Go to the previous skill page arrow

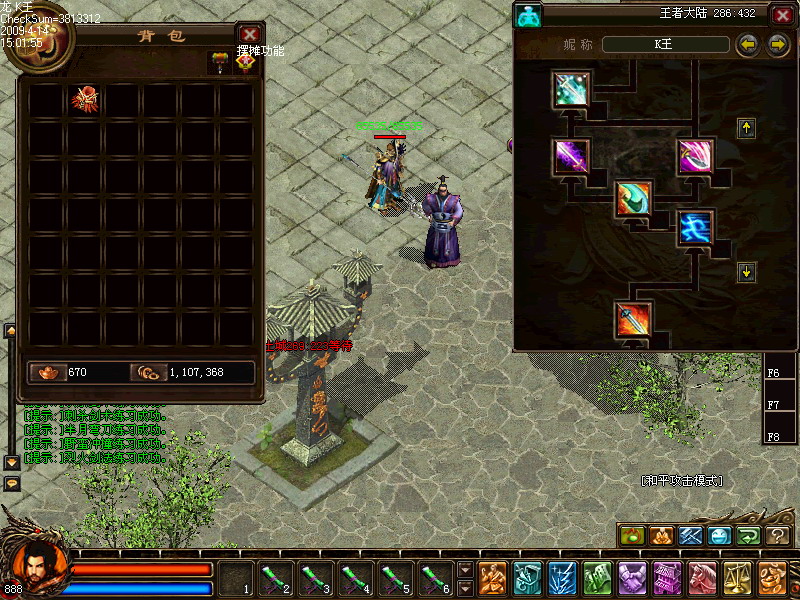pos(746,45)
